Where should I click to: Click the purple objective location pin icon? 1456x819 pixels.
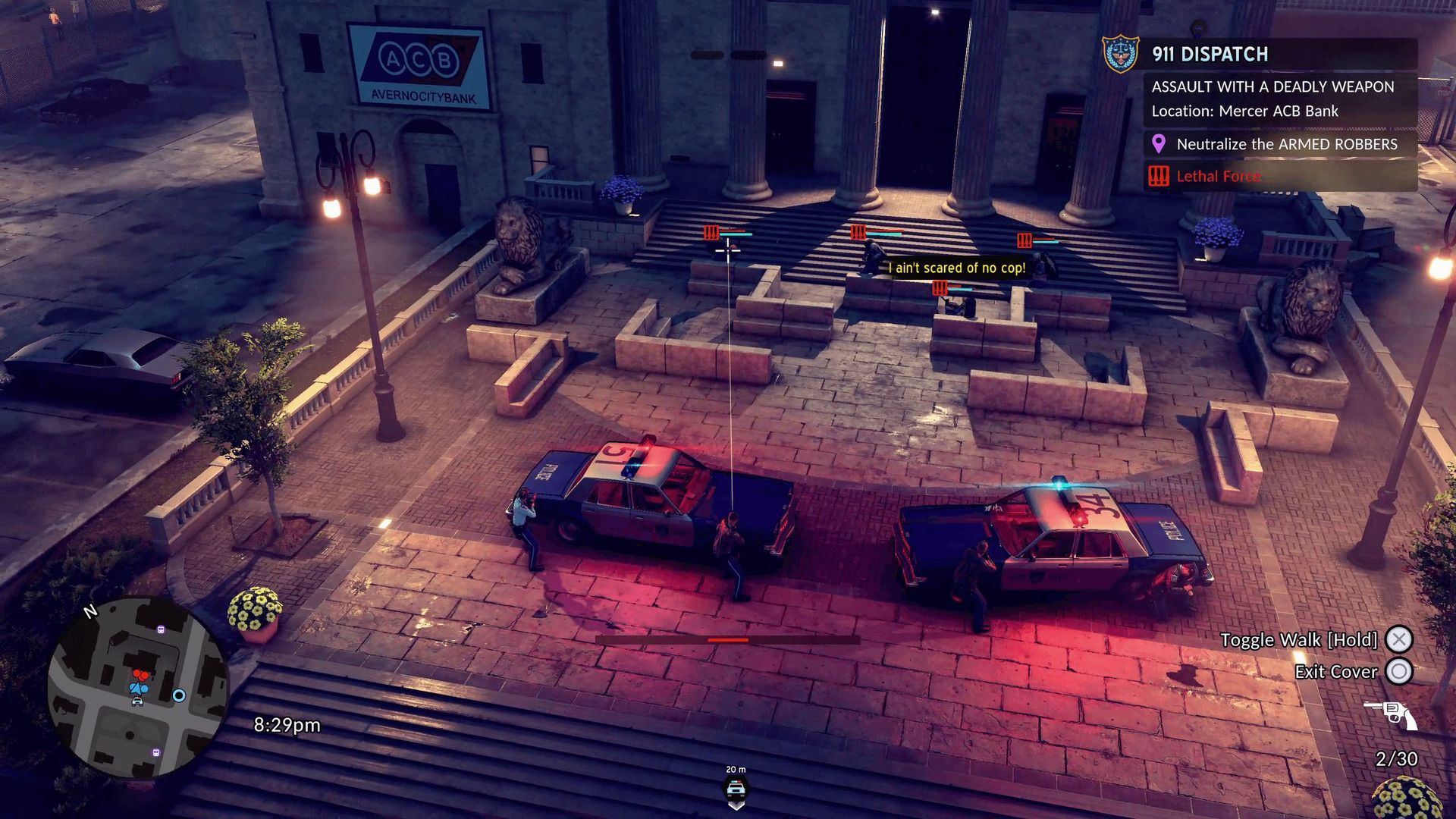pos(1156,144)
